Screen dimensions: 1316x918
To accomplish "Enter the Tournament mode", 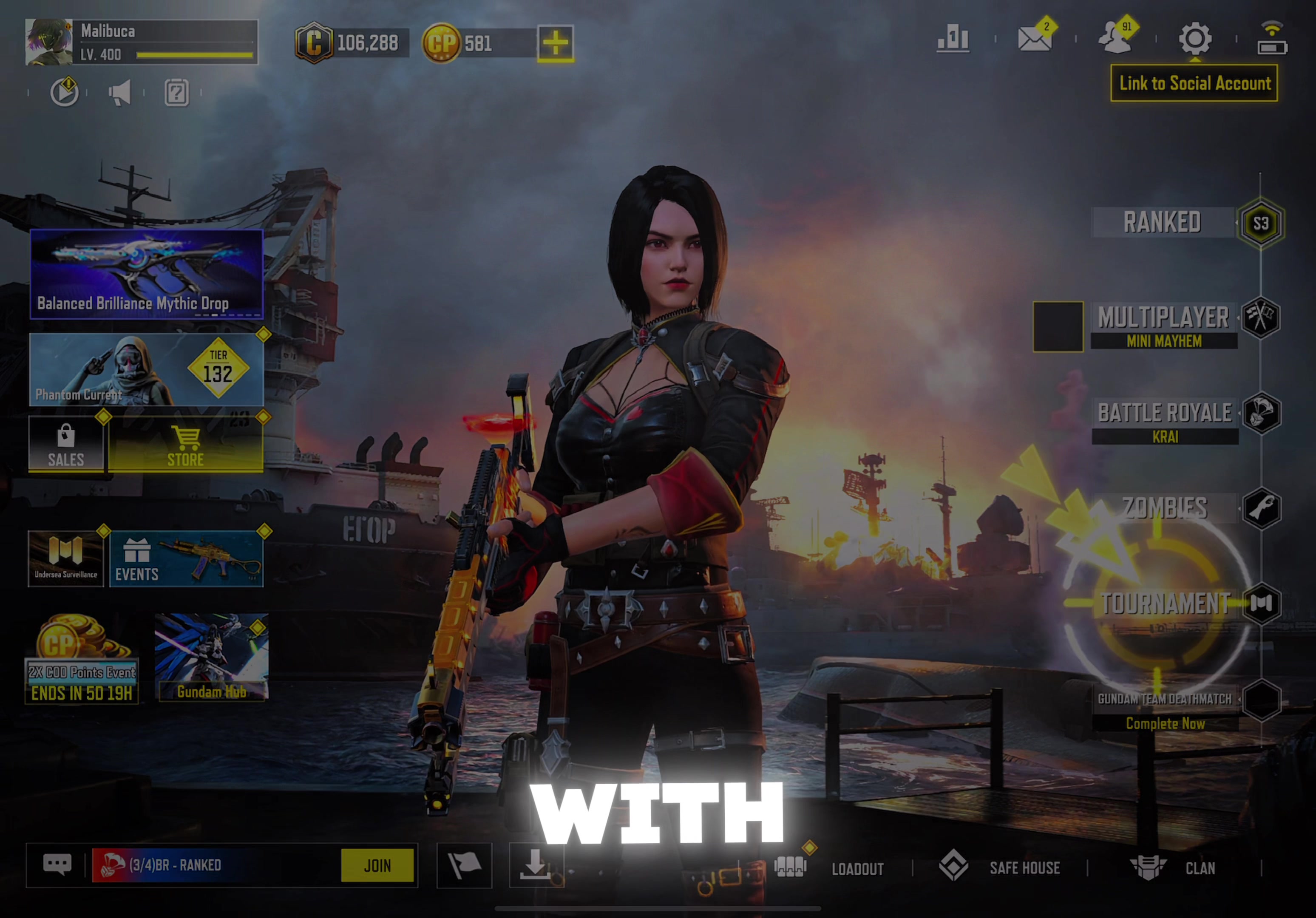I will click(x=1165, y=603).
